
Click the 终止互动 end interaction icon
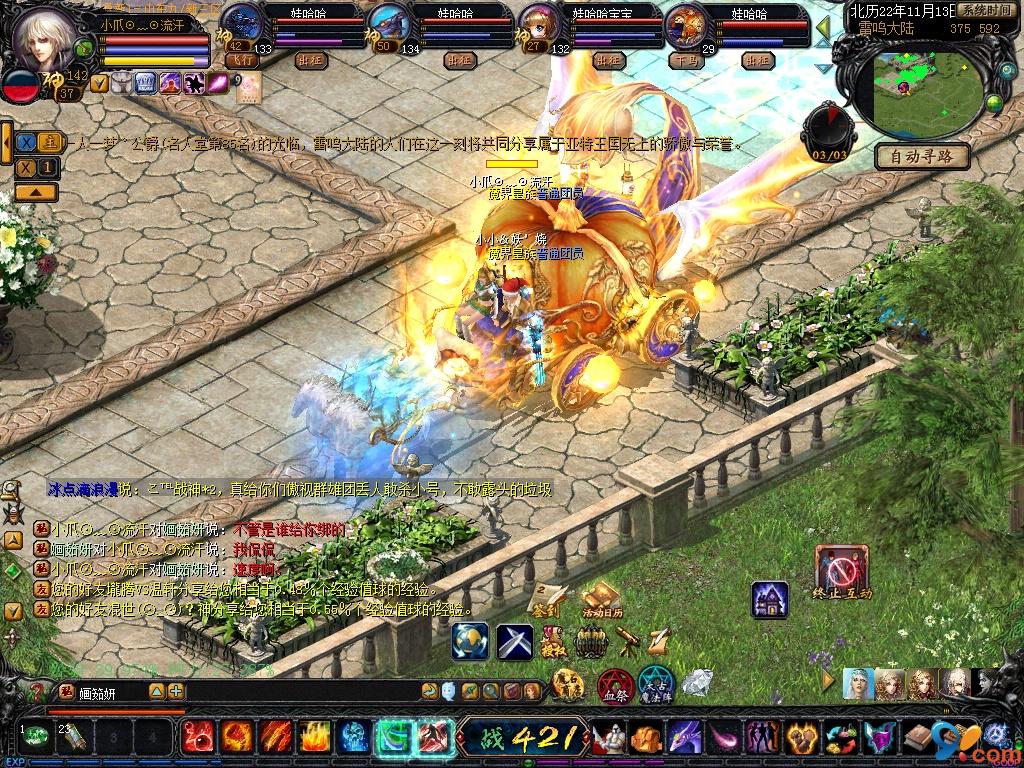click(x=841, y=573)
